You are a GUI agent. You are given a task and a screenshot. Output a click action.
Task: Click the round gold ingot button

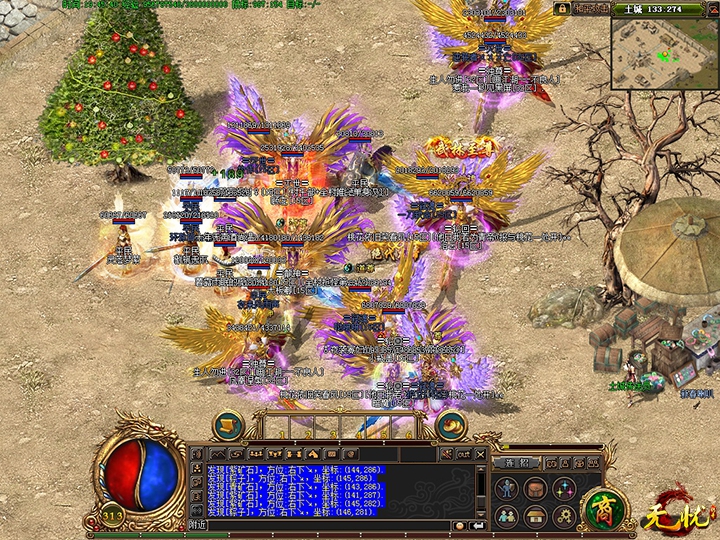coord(450,424)
